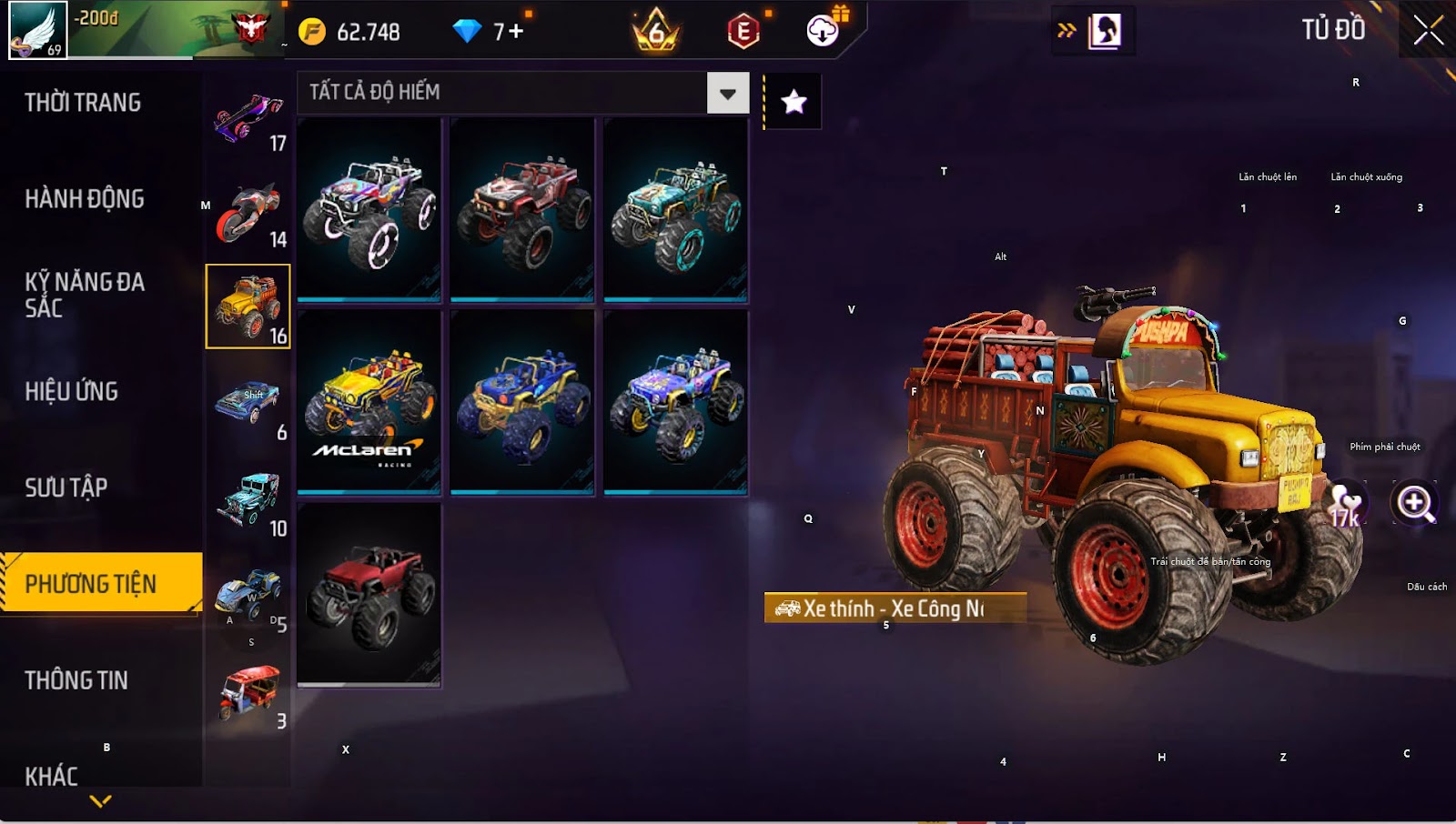Screen dimensions: 1456x824
Task: Choose the teal monster truck skin
Action: tap(675, 209)
